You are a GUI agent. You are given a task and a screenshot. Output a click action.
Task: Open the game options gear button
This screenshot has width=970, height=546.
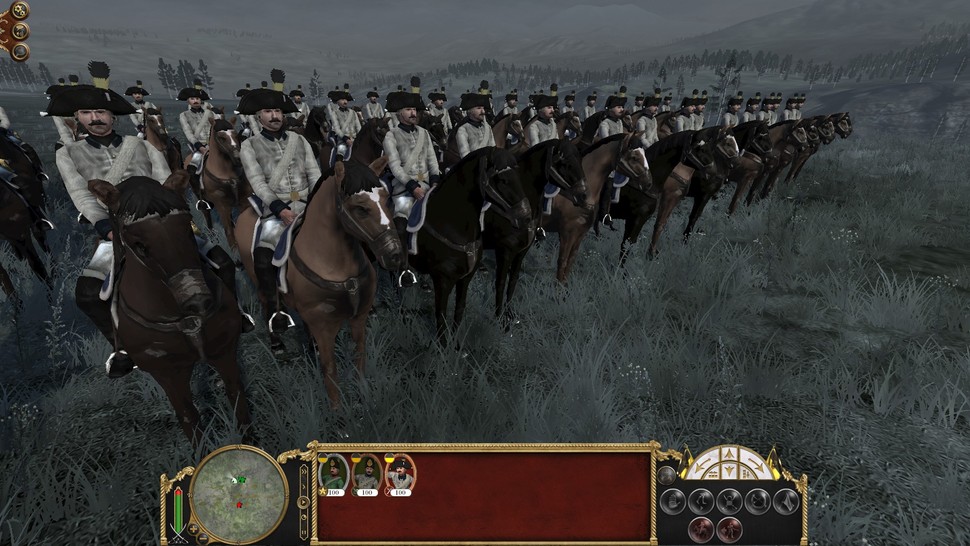click(x=19, y=11)
